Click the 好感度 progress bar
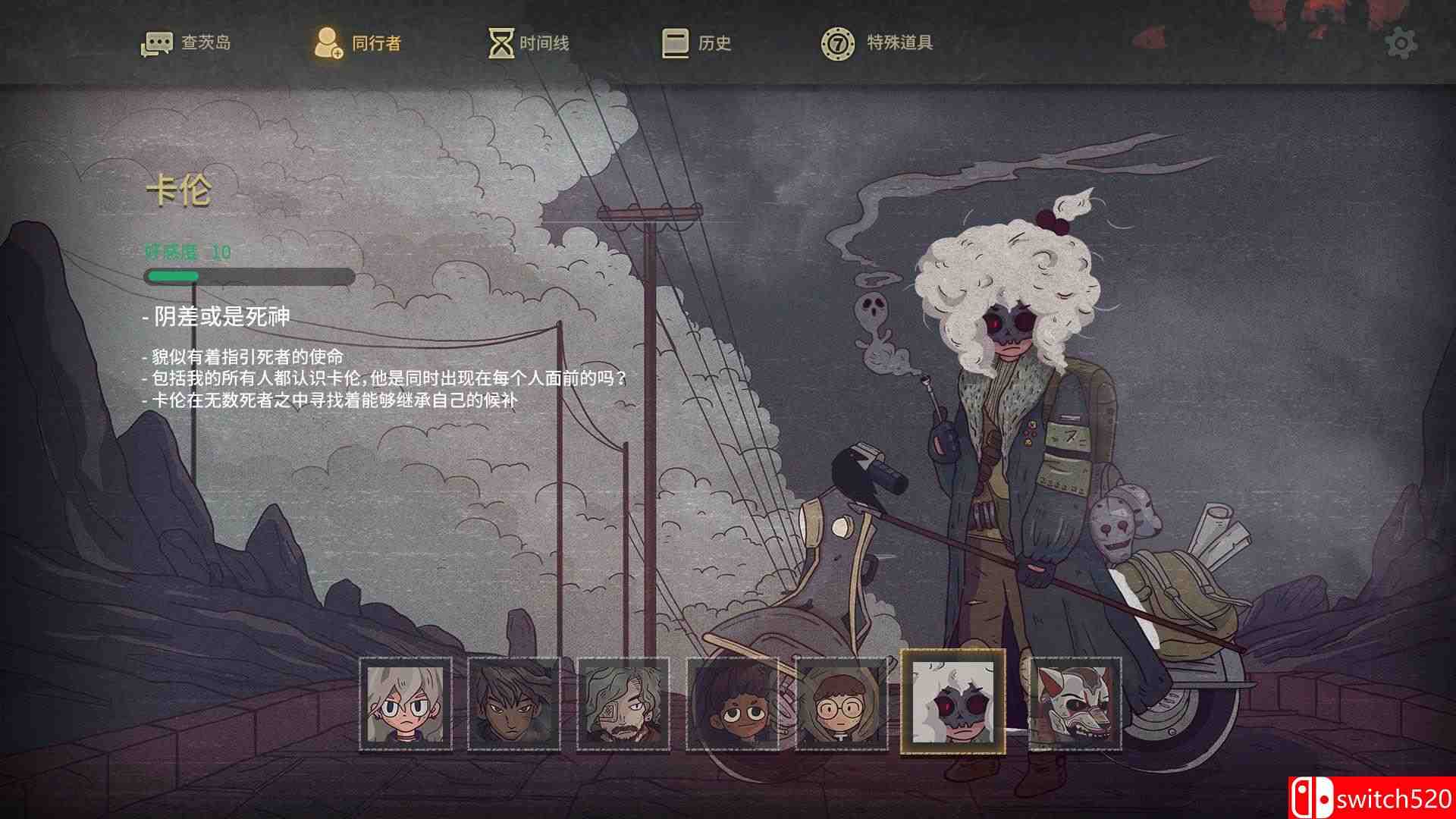This screenshot has height=819, width=1456. (249, 275)
